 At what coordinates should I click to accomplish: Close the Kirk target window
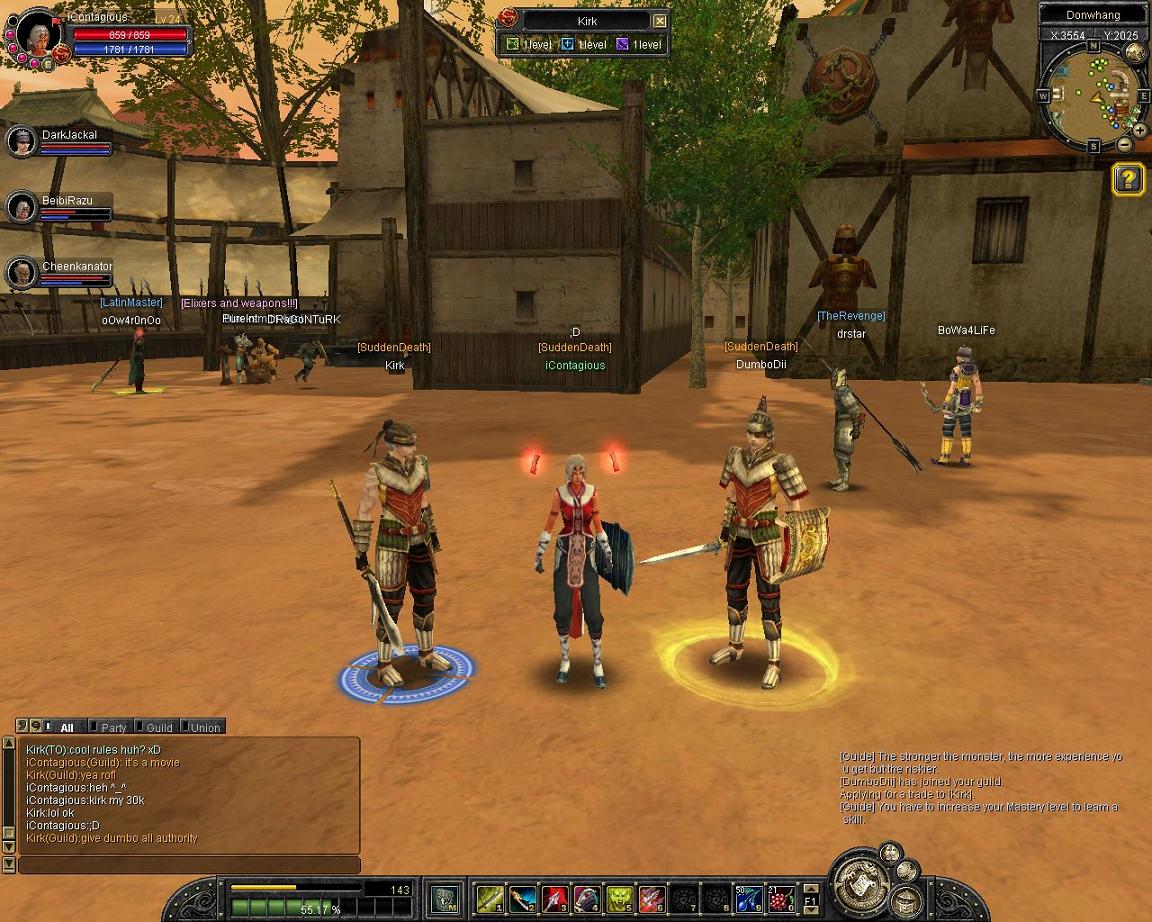tap(660, 21)
